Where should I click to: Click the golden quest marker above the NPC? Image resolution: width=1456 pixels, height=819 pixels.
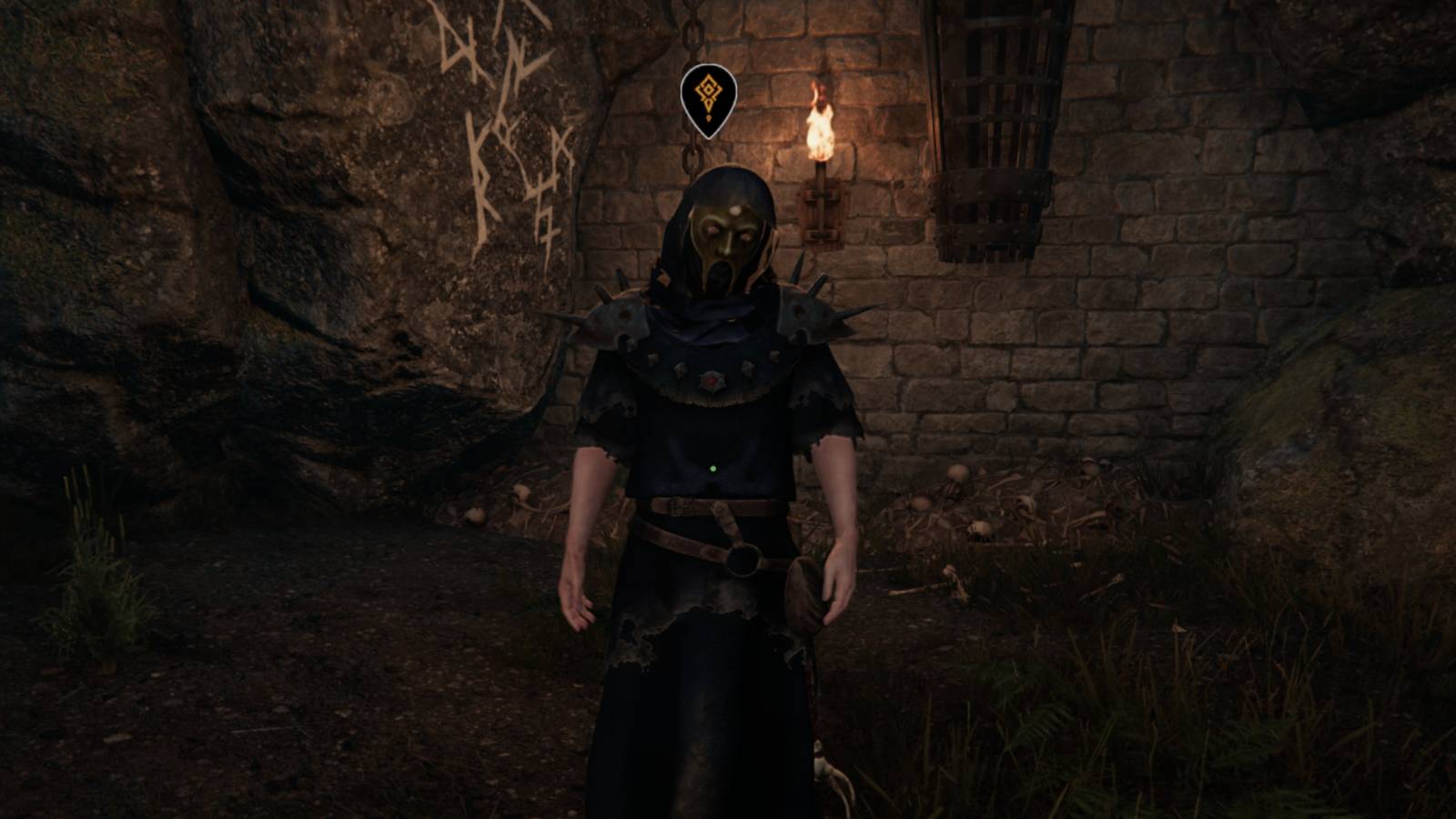709,98
